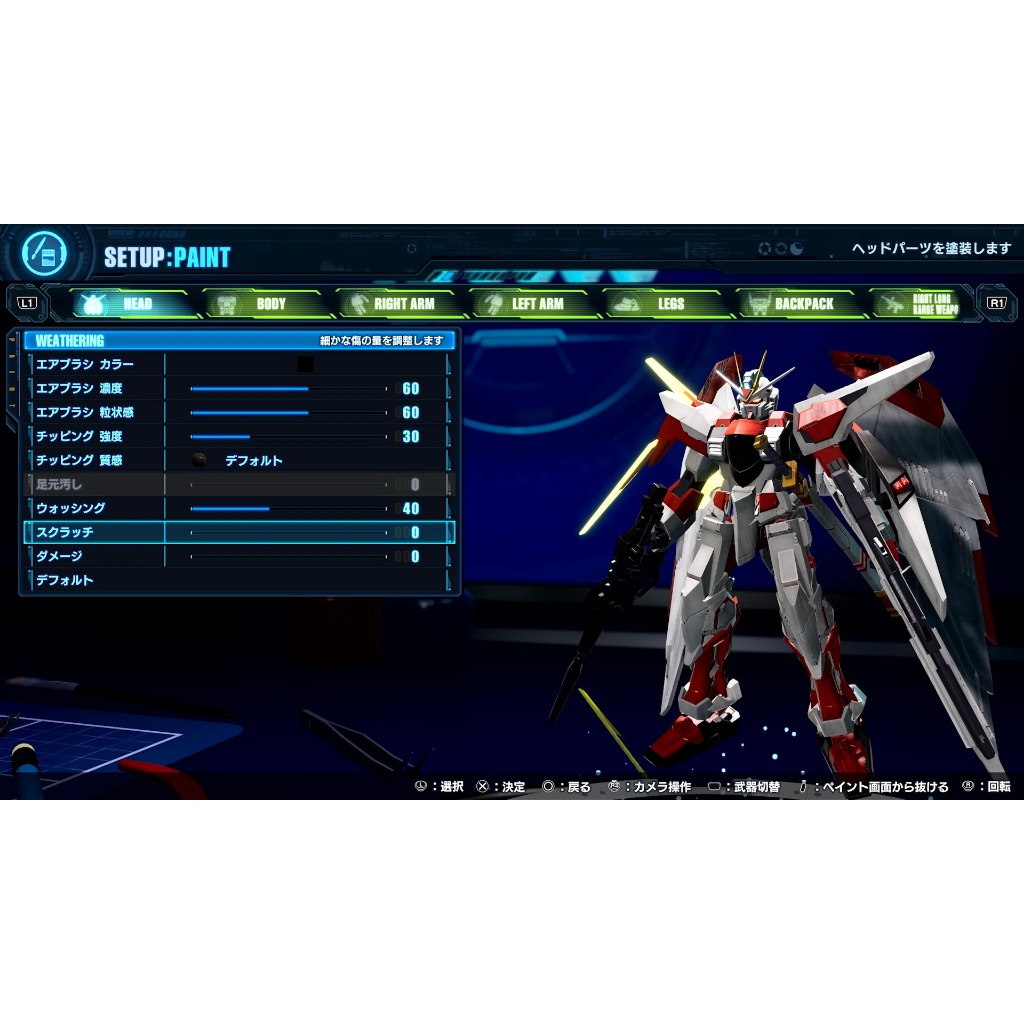Choose the LEGS tab
The height and width of the screenshot is (1024, 1024).
pos(662,304)
